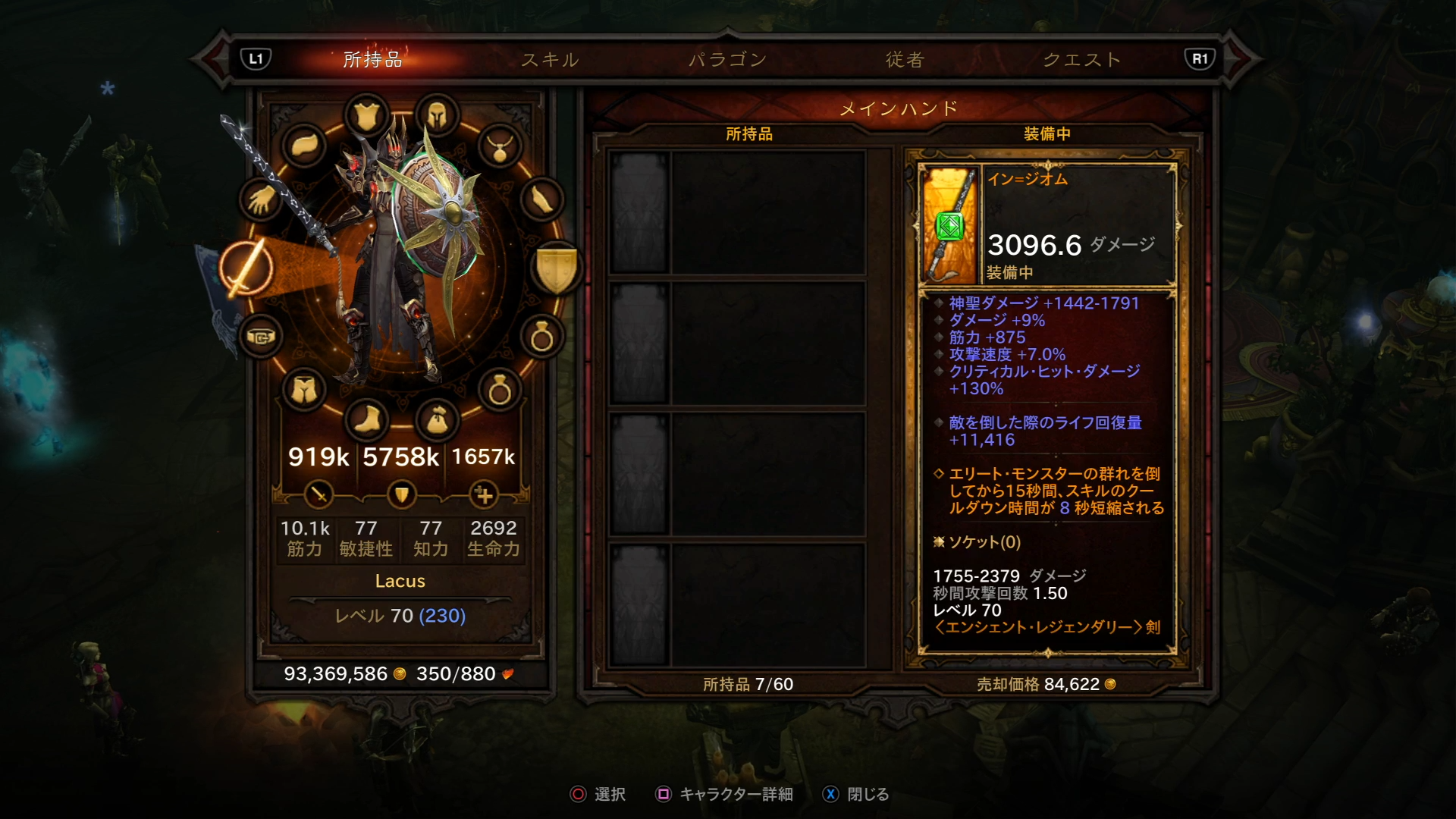Choose the chest armor equipment slot

tap(367, 116)
